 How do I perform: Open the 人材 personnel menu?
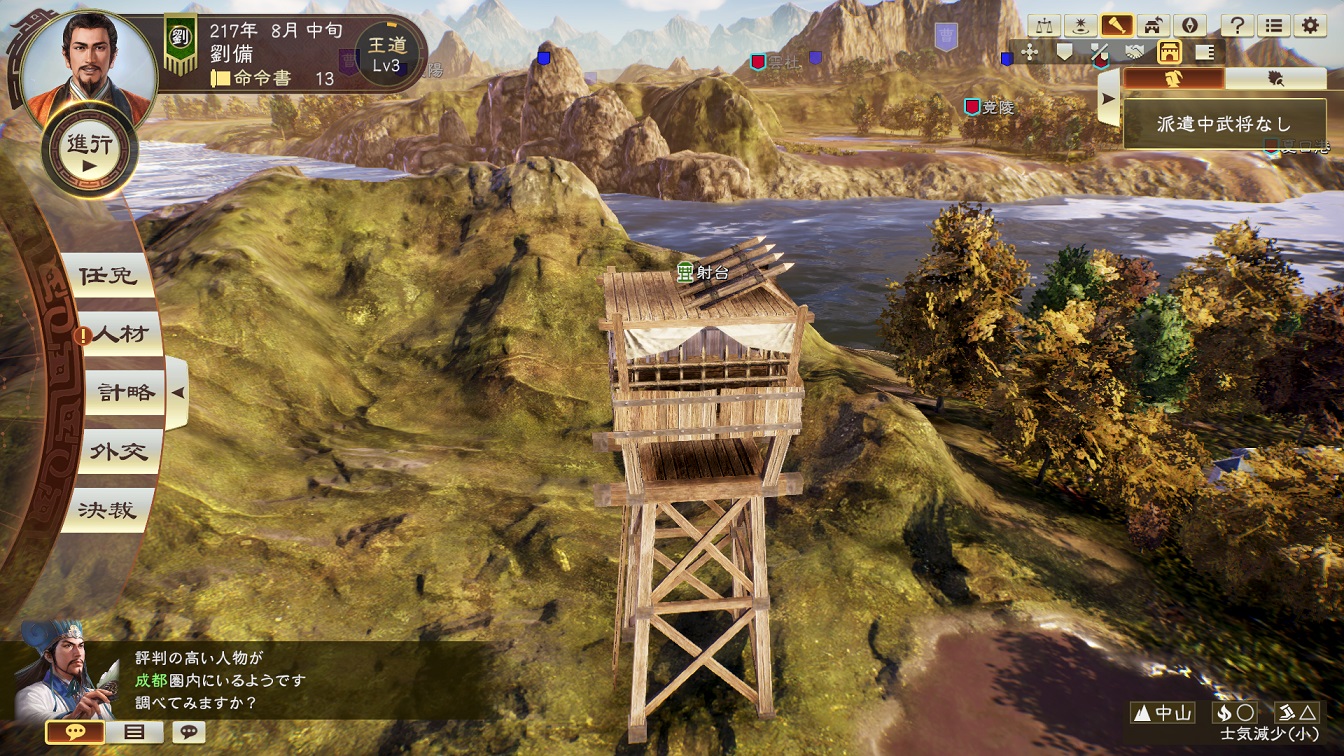coord(122,335)
